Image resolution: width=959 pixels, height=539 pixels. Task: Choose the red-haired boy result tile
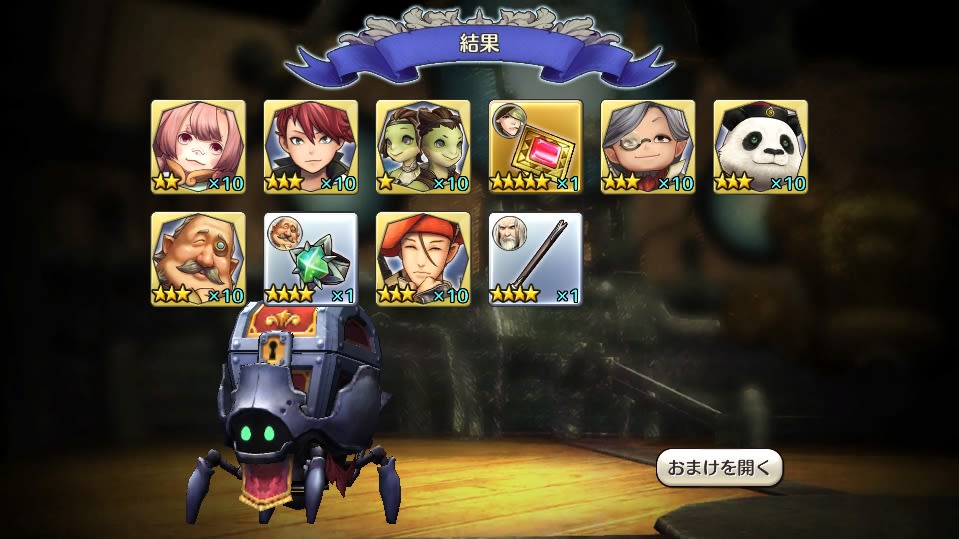coord(311,147)
